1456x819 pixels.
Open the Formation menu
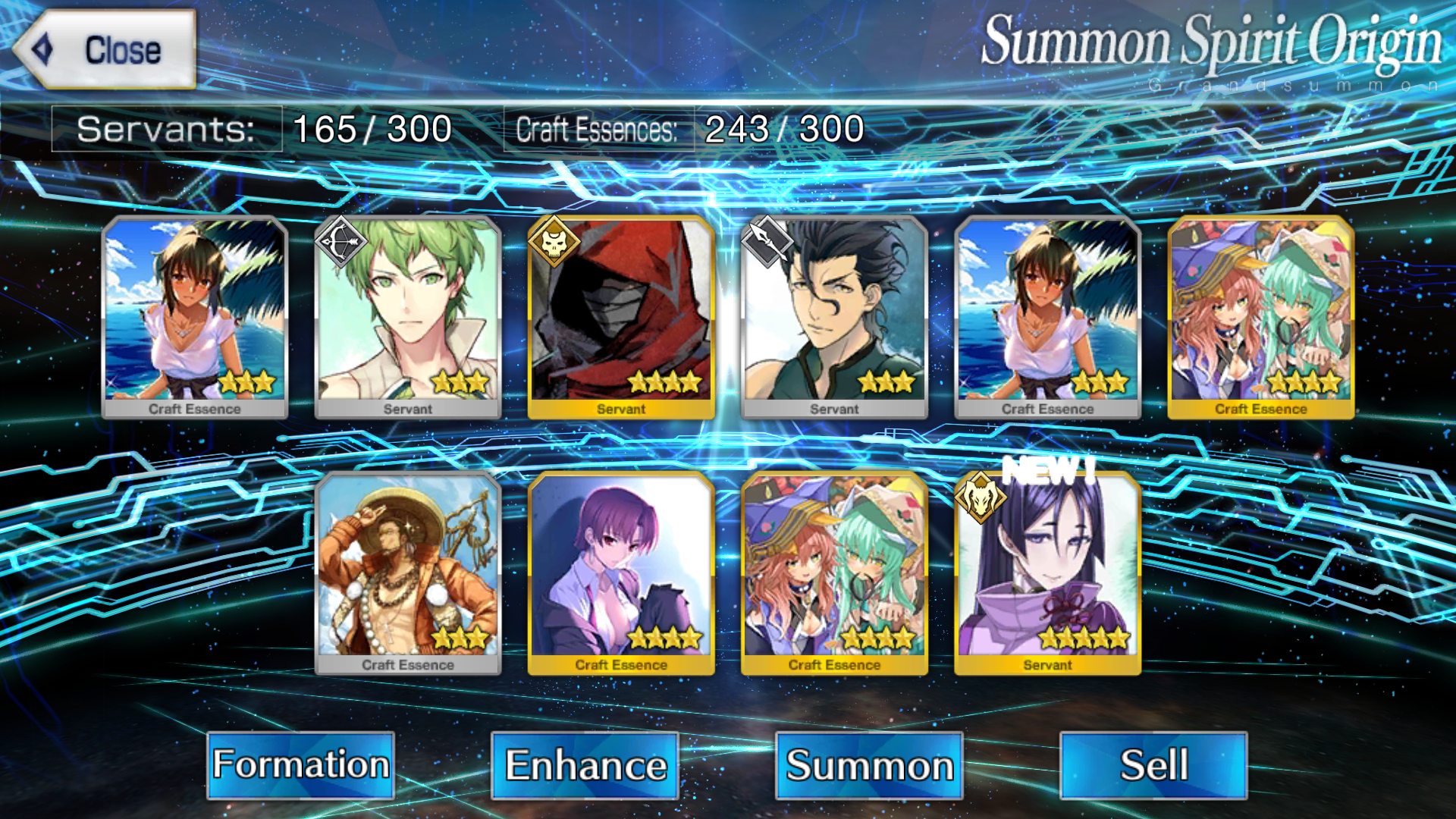coord(300,764)
